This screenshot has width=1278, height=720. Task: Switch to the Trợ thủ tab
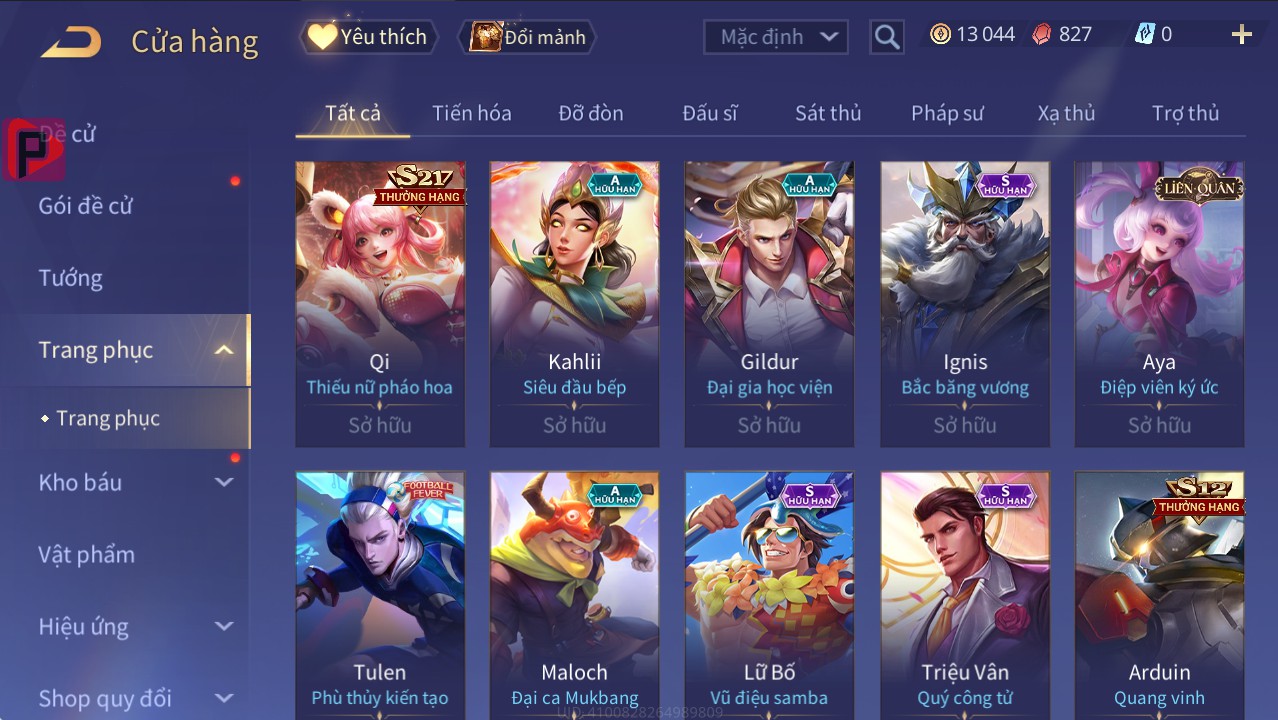click(1185, 113)
